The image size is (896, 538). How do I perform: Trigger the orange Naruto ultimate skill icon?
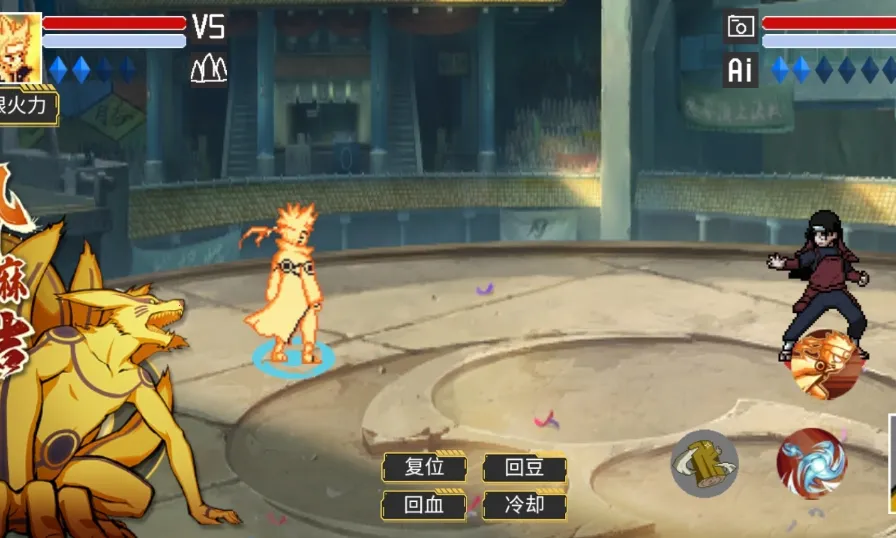(826, 364)
